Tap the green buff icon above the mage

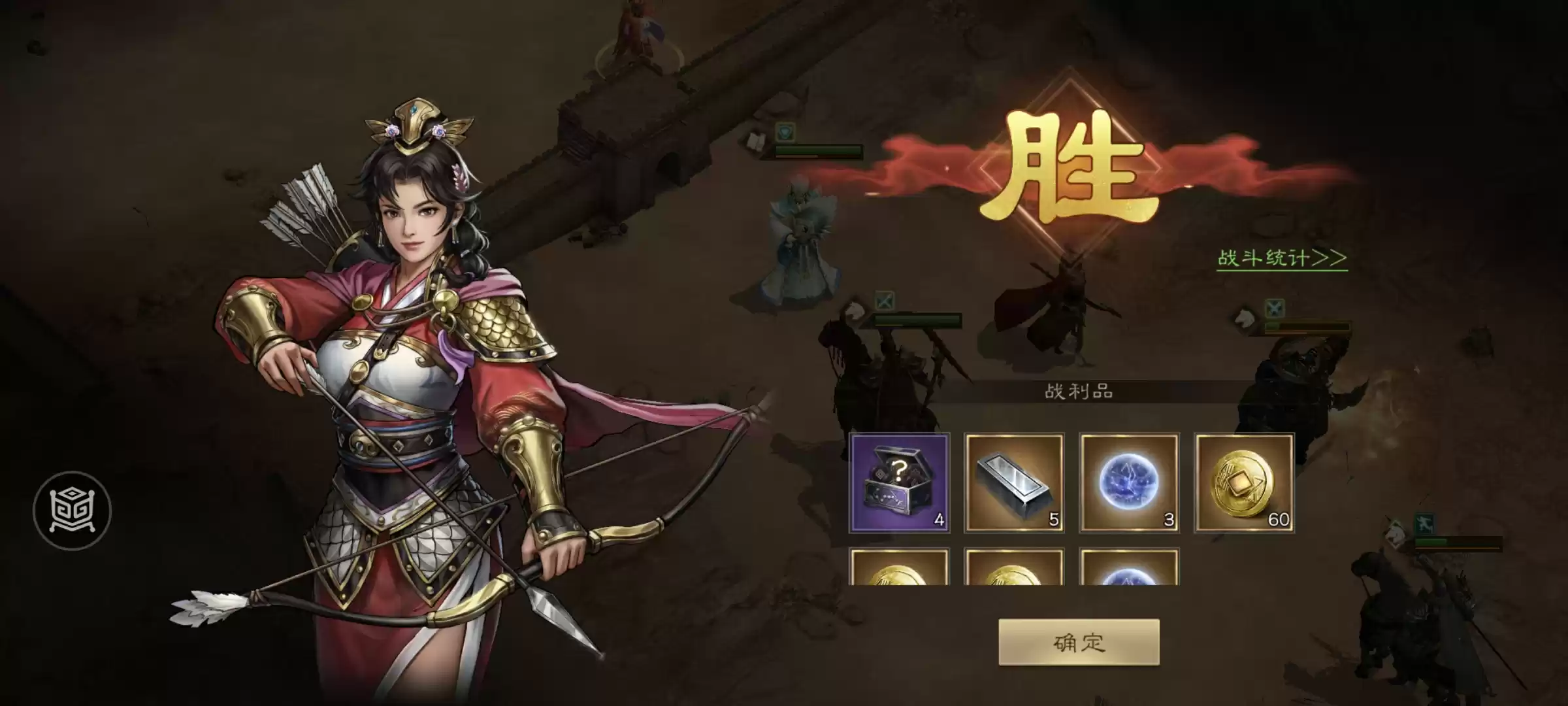[784, 133]
